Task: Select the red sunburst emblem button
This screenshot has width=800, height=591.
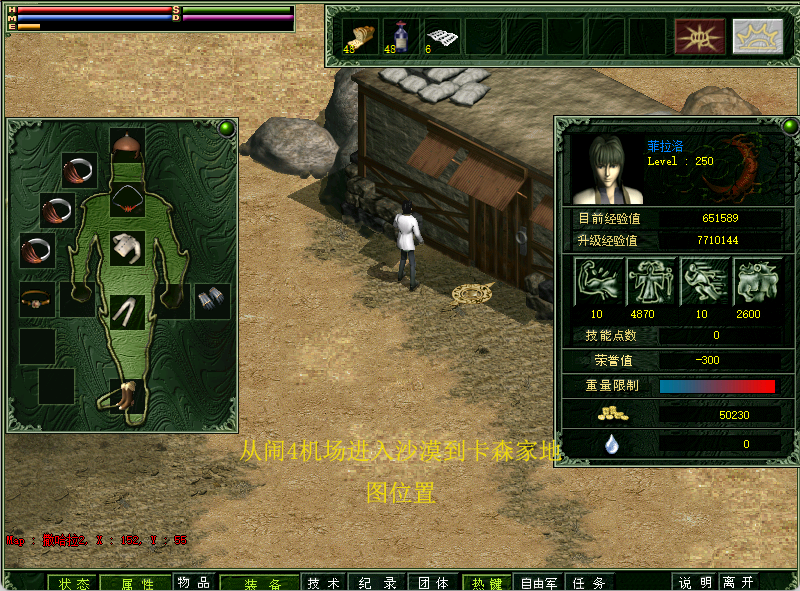Action: [699, 36]
